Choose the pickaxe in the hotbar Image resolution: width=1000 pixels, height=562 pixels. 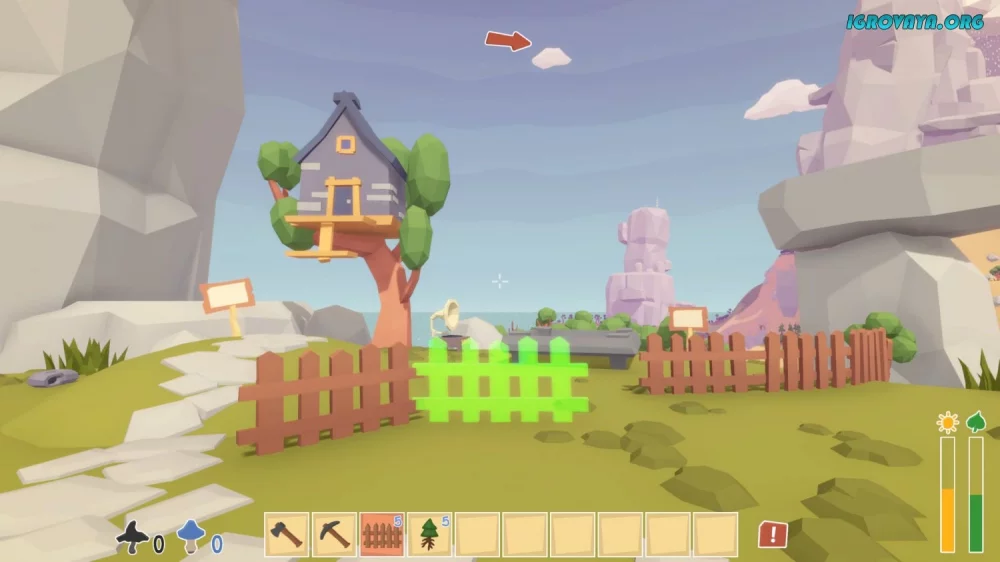point(334,534)
